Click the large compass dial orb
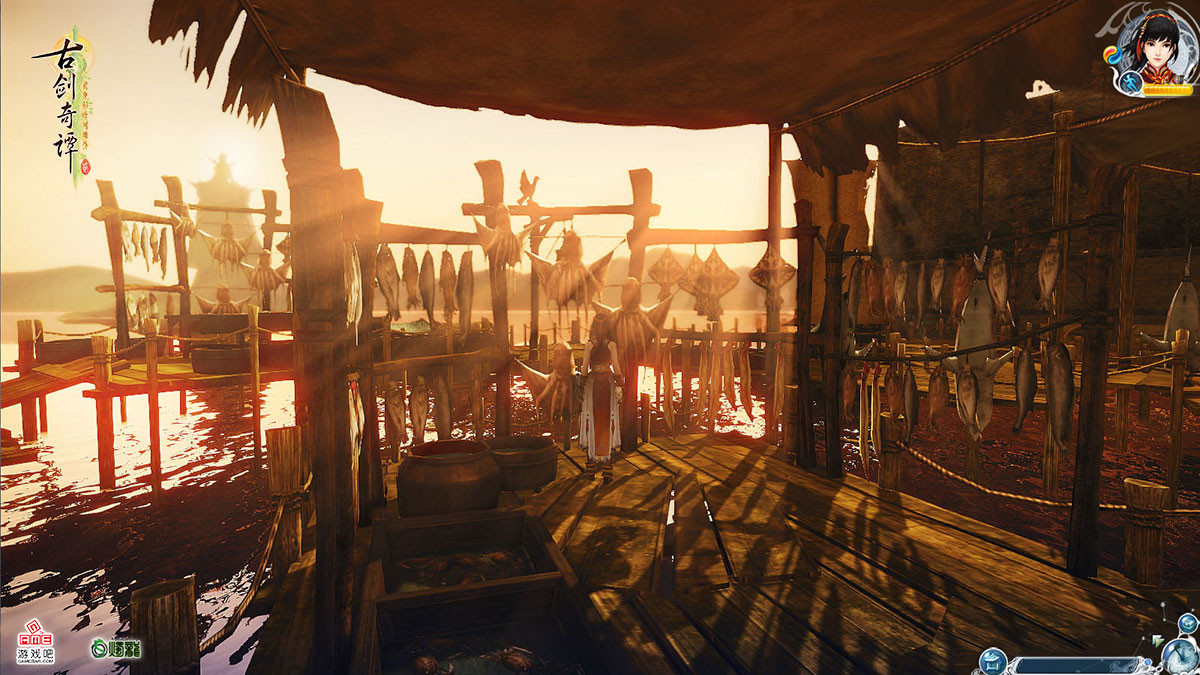The width and height of the screenshot is (1200, 675). (x=1180, y=656)
